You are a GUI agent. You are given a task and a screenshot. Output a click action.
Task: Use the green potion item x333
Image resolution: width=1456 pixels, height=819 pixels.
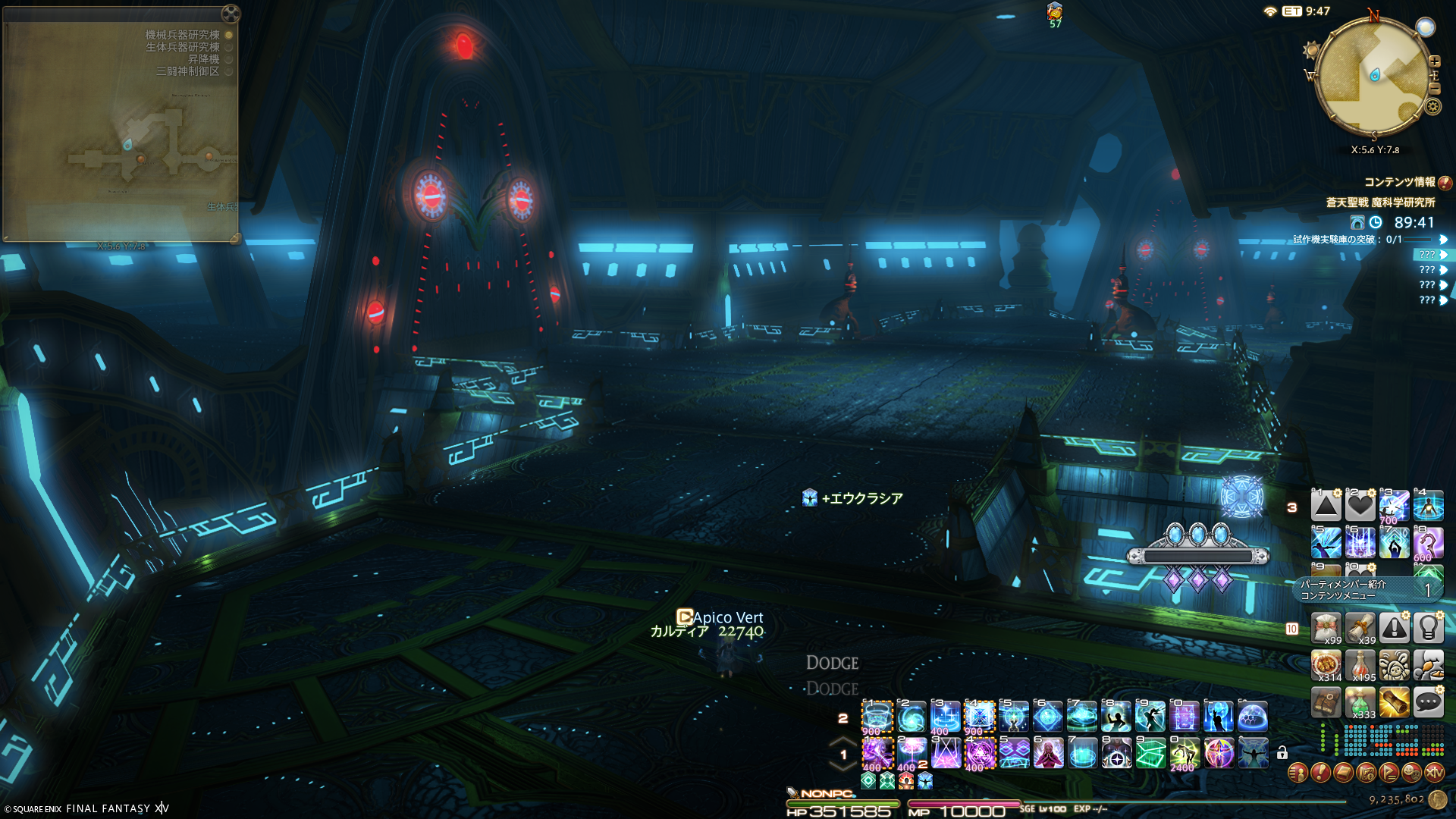(1360, 703)
